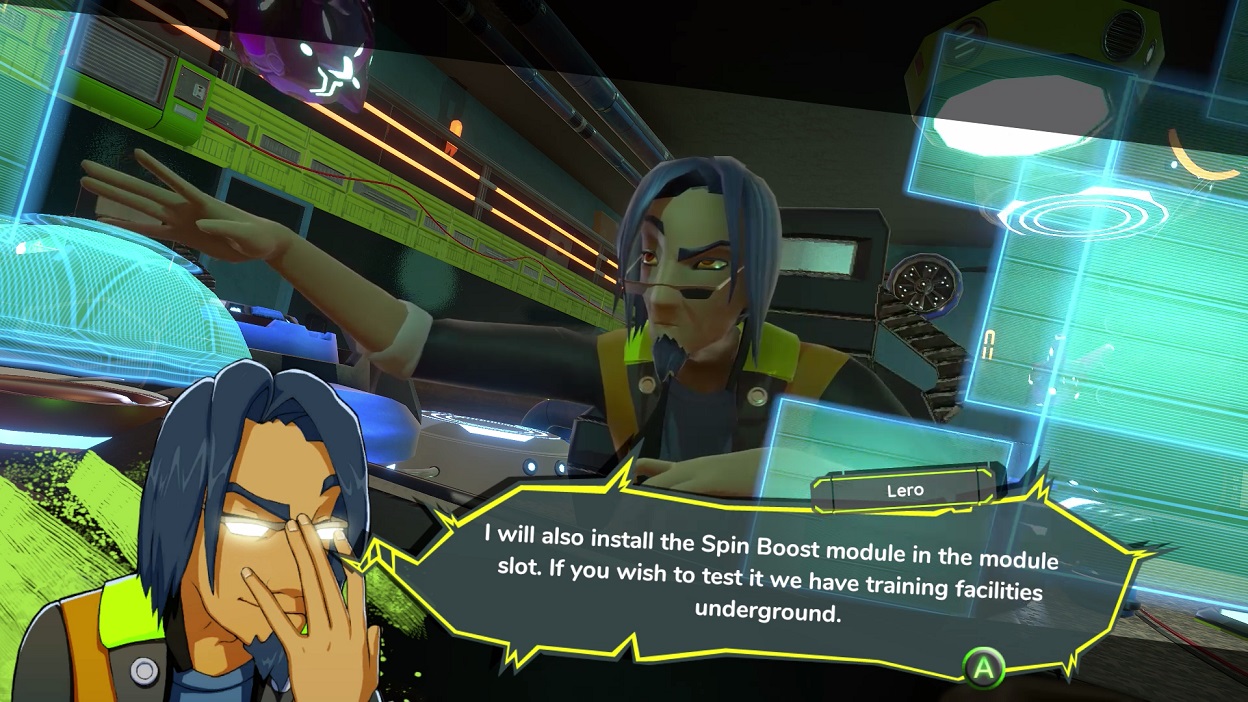The image size is (1248, 702).
Task: Advance Lero's Spin Boost dialogue bubble
Action: pyautogui.click(x=983, y=668)
